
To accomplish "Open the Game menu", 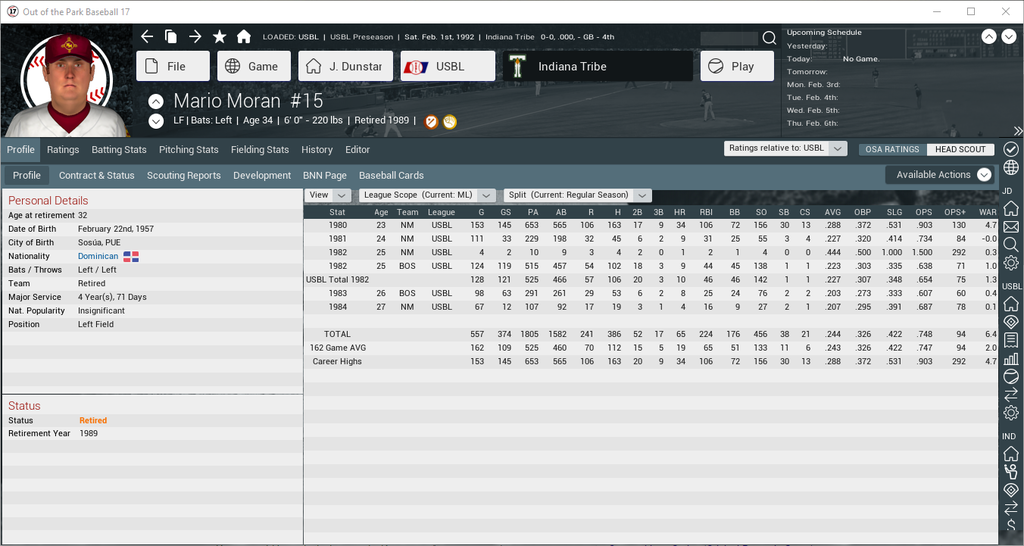I will 254,67.
